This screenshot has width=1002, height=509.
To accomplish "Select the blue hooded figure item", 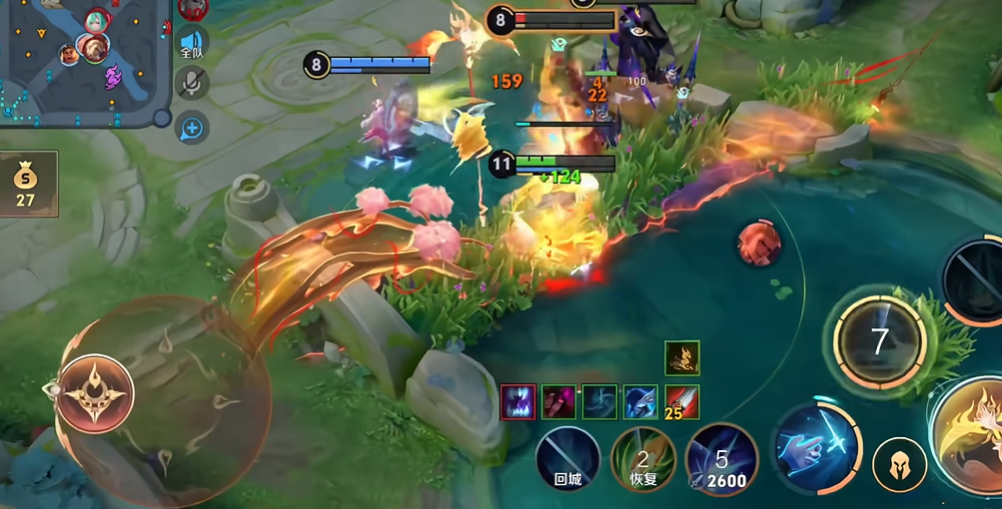I will coord(641,402).
